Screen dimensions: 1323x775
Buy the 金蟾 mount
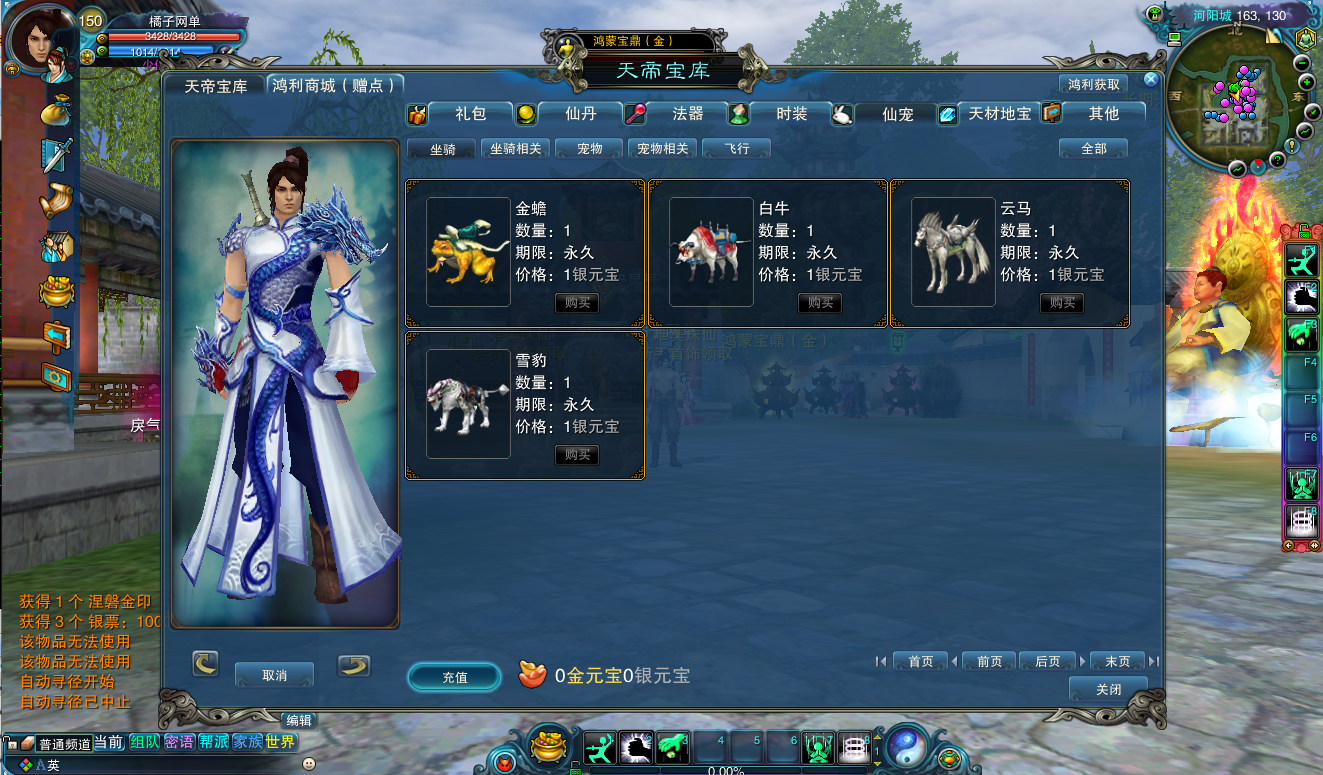point(577,303)
